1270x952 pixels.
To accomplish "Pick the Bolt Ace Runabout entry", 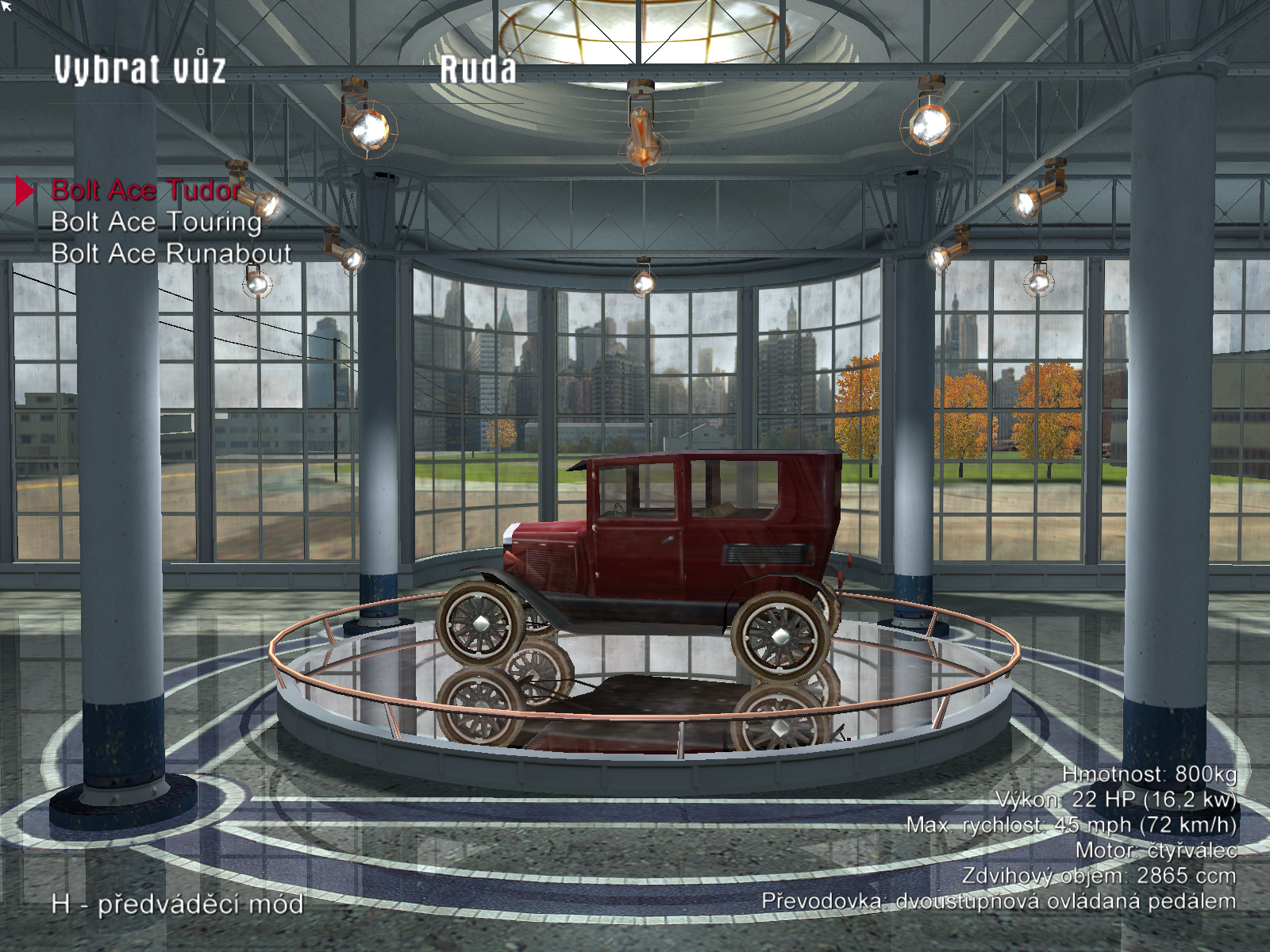I will 171,254.
